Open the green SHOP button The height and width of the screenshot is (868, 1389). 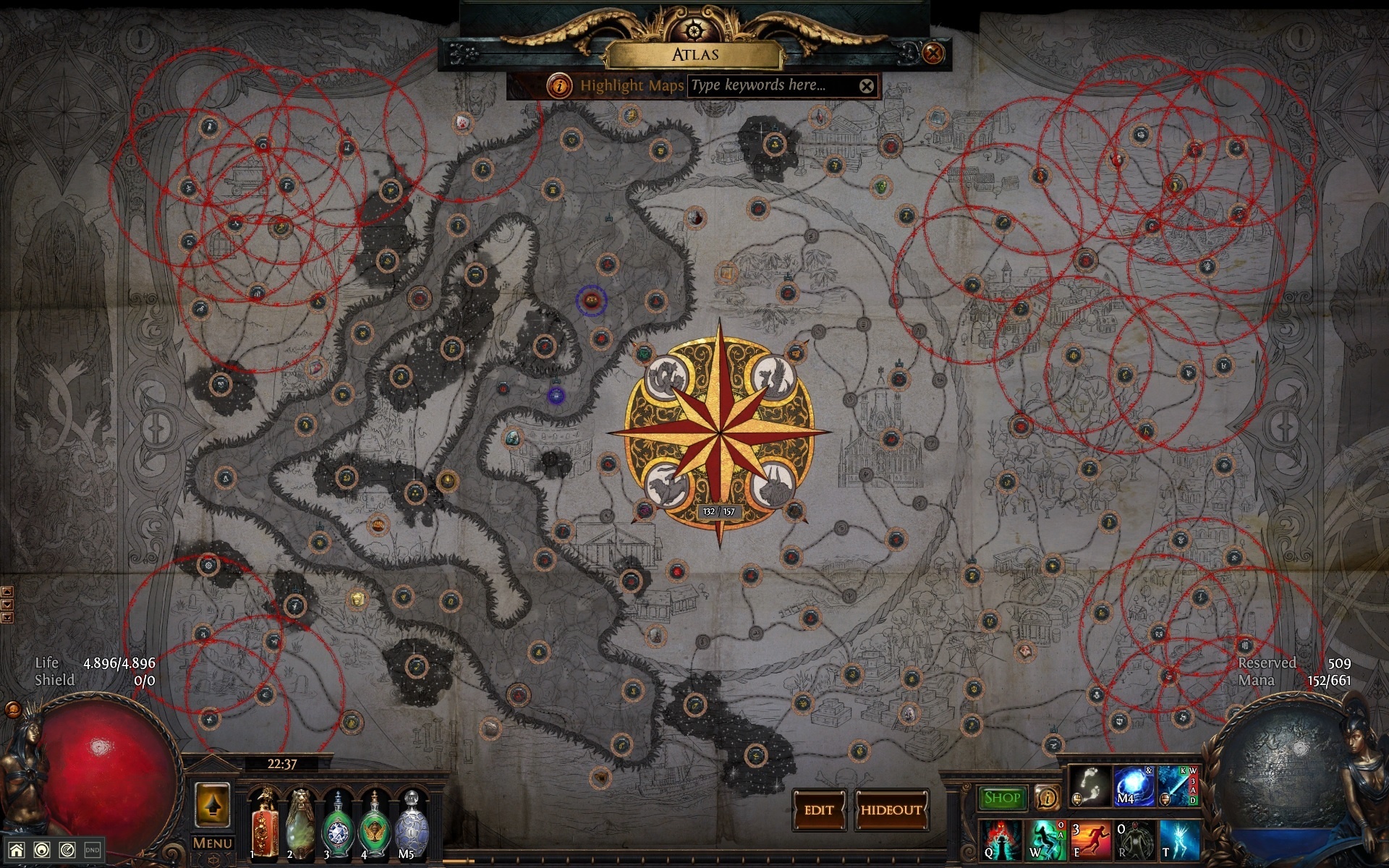(1002, 798)
